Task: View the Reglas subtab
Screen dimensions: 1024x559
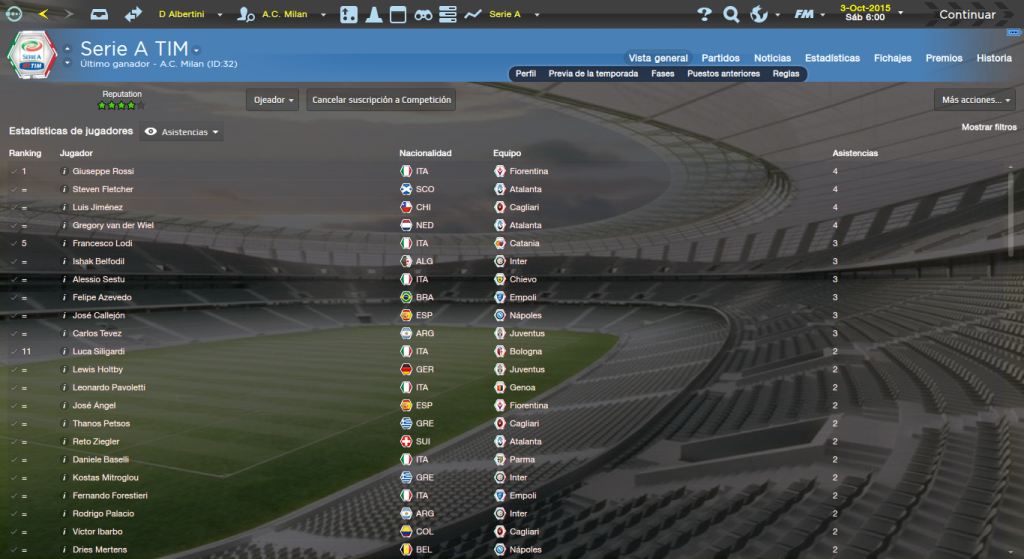Action: point(786,74)
